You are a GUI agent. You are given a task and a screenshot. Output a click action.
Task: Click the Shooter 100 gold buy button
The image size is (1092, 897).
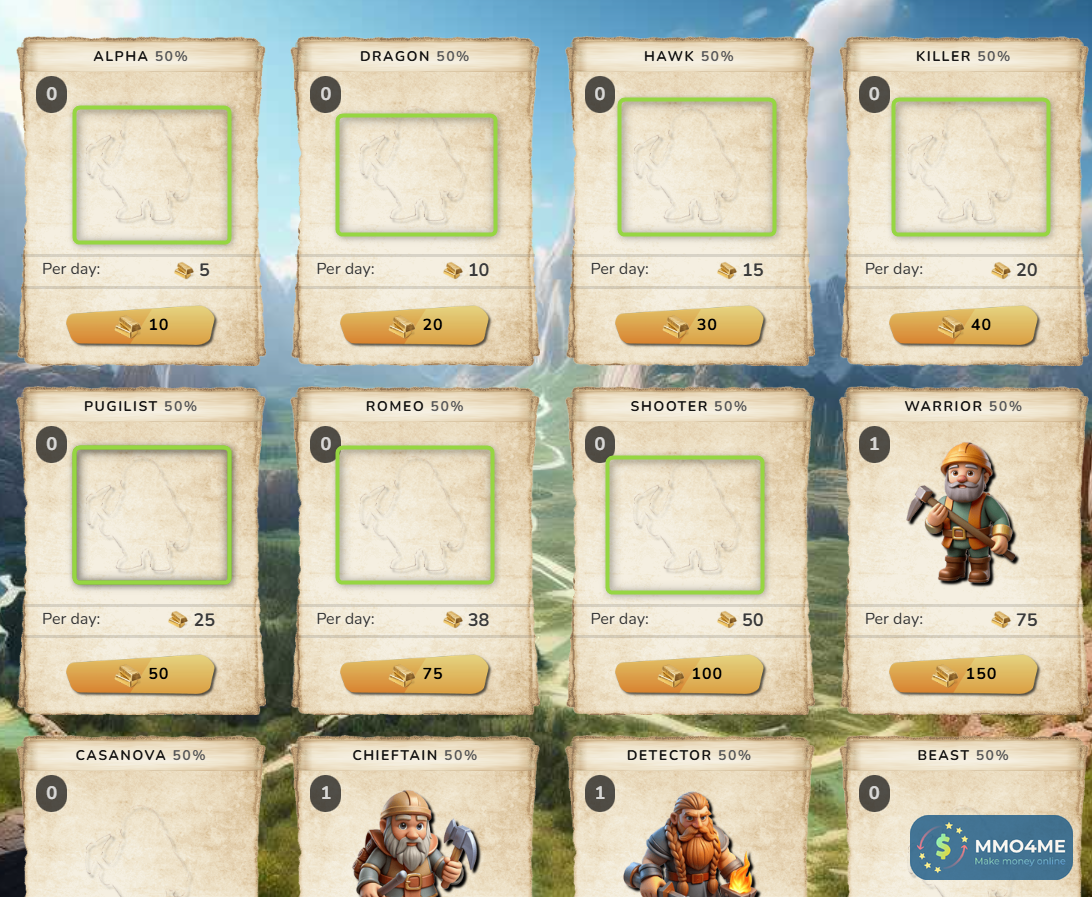coord(689,675)
